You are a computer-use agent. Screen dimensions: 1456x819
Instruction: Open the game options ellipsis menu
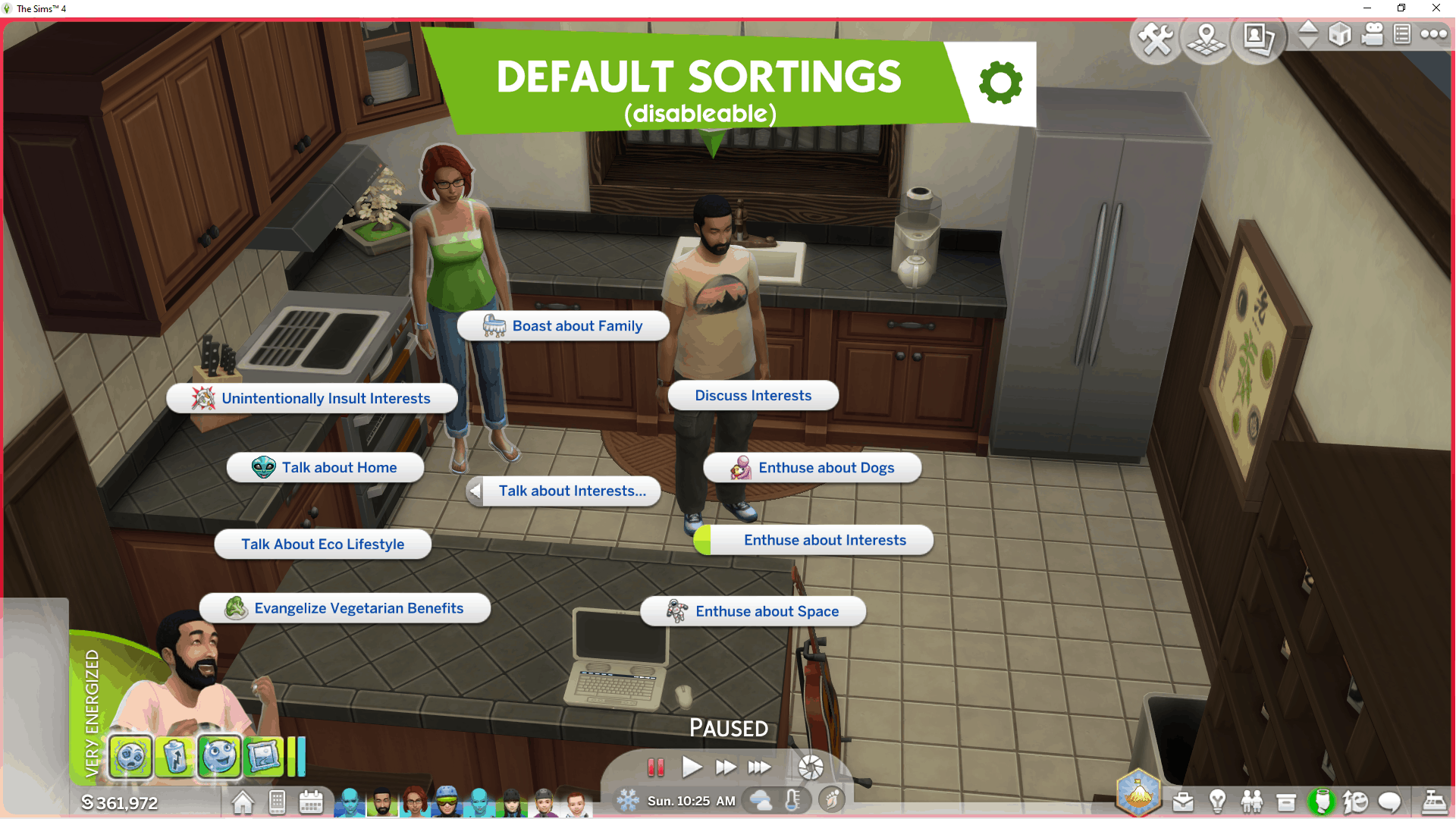point(1433,34)
